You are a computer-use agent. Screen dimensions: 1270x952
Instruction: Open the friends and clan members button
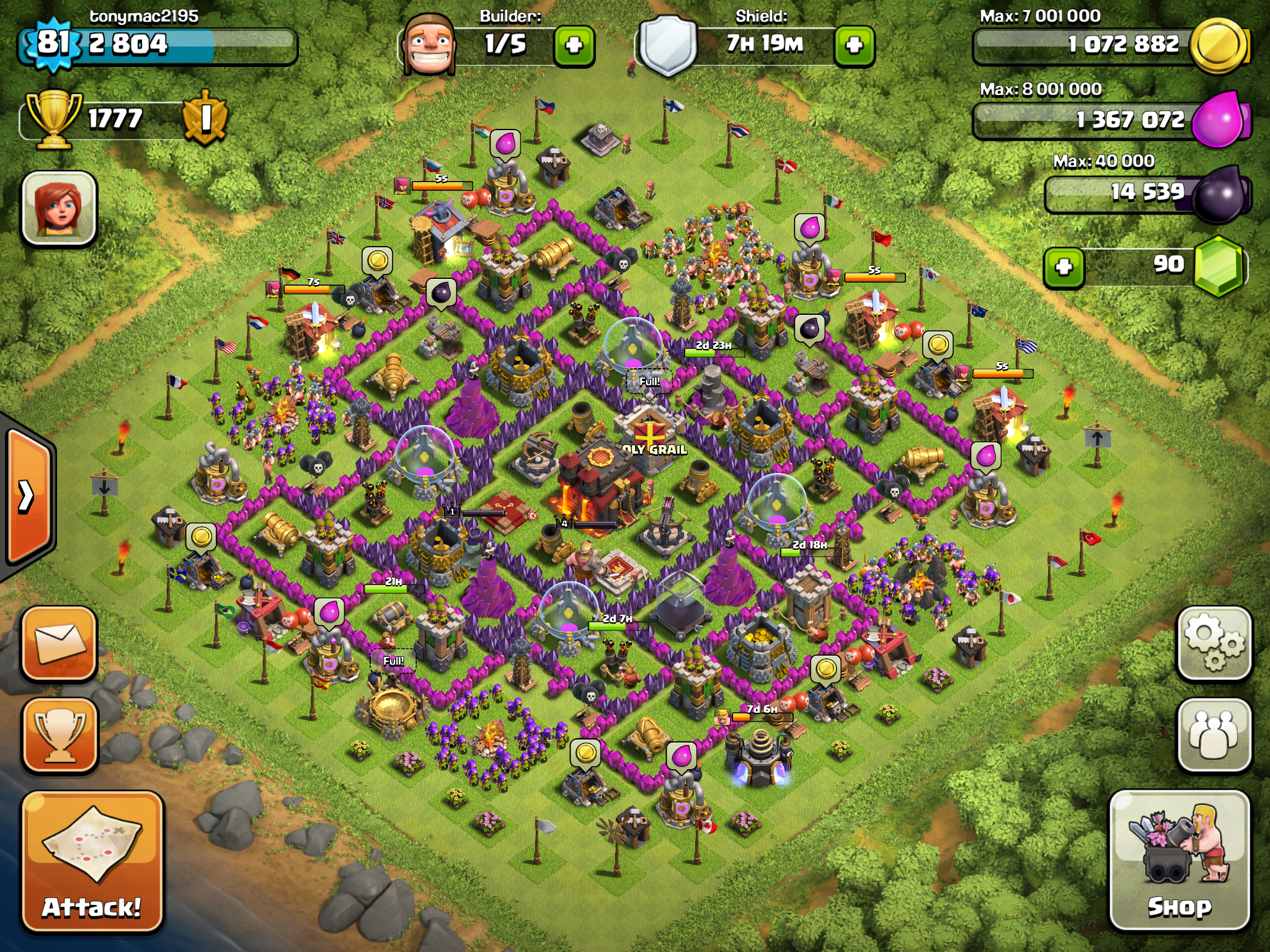click(1214, 734)
